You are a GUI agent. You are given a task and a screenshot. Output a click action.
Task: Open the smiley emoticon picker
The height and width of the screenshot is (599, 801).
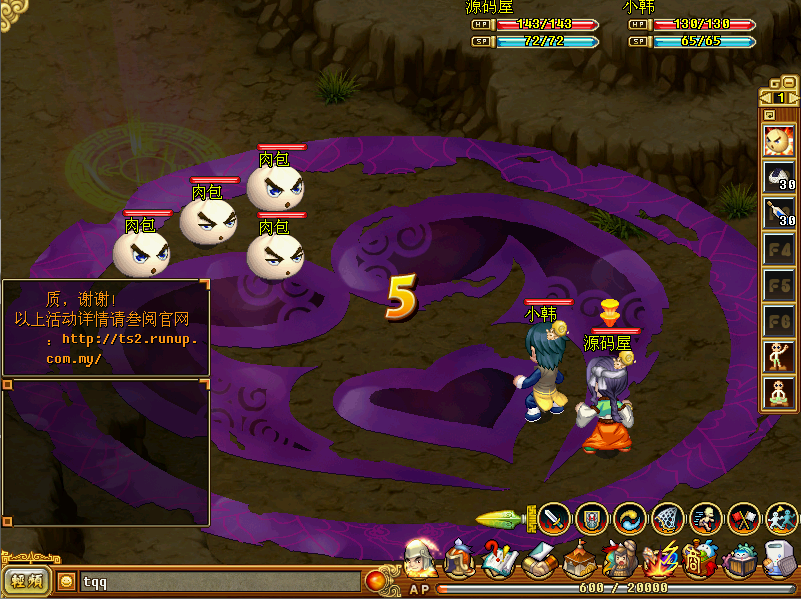(x=67, y=581)
